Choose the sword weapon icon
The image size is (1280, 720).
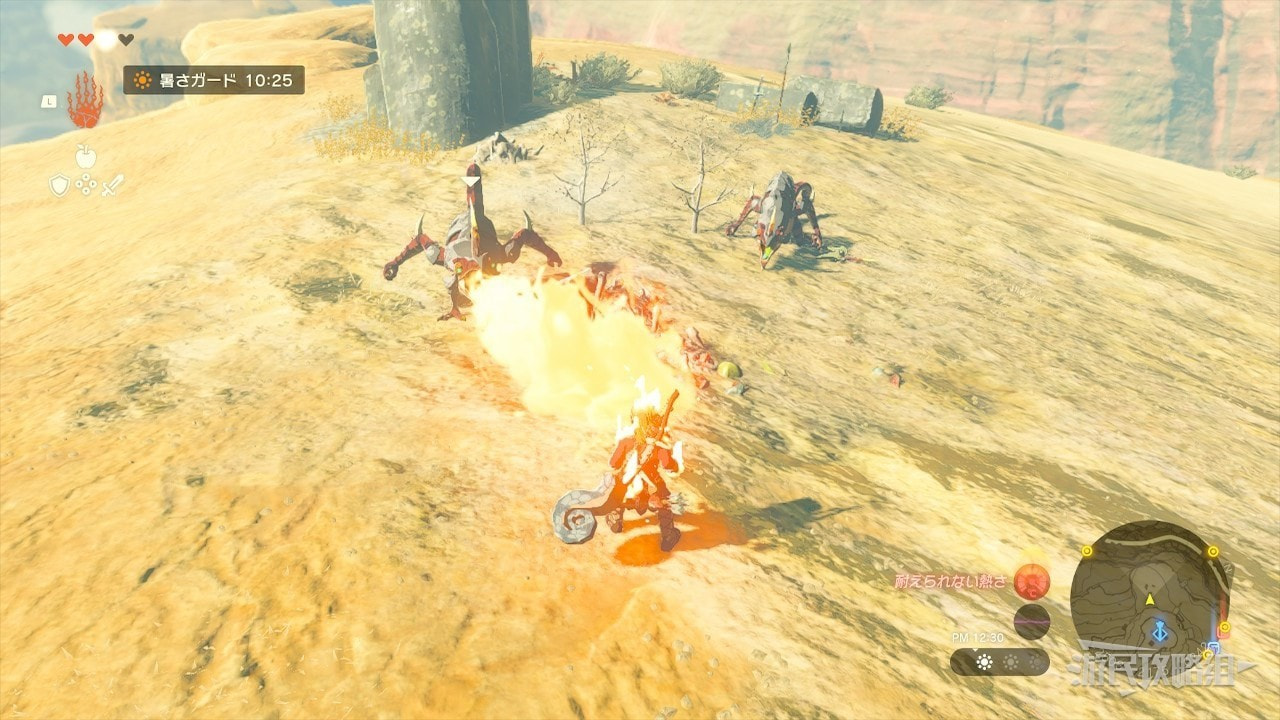click(112, 185)
